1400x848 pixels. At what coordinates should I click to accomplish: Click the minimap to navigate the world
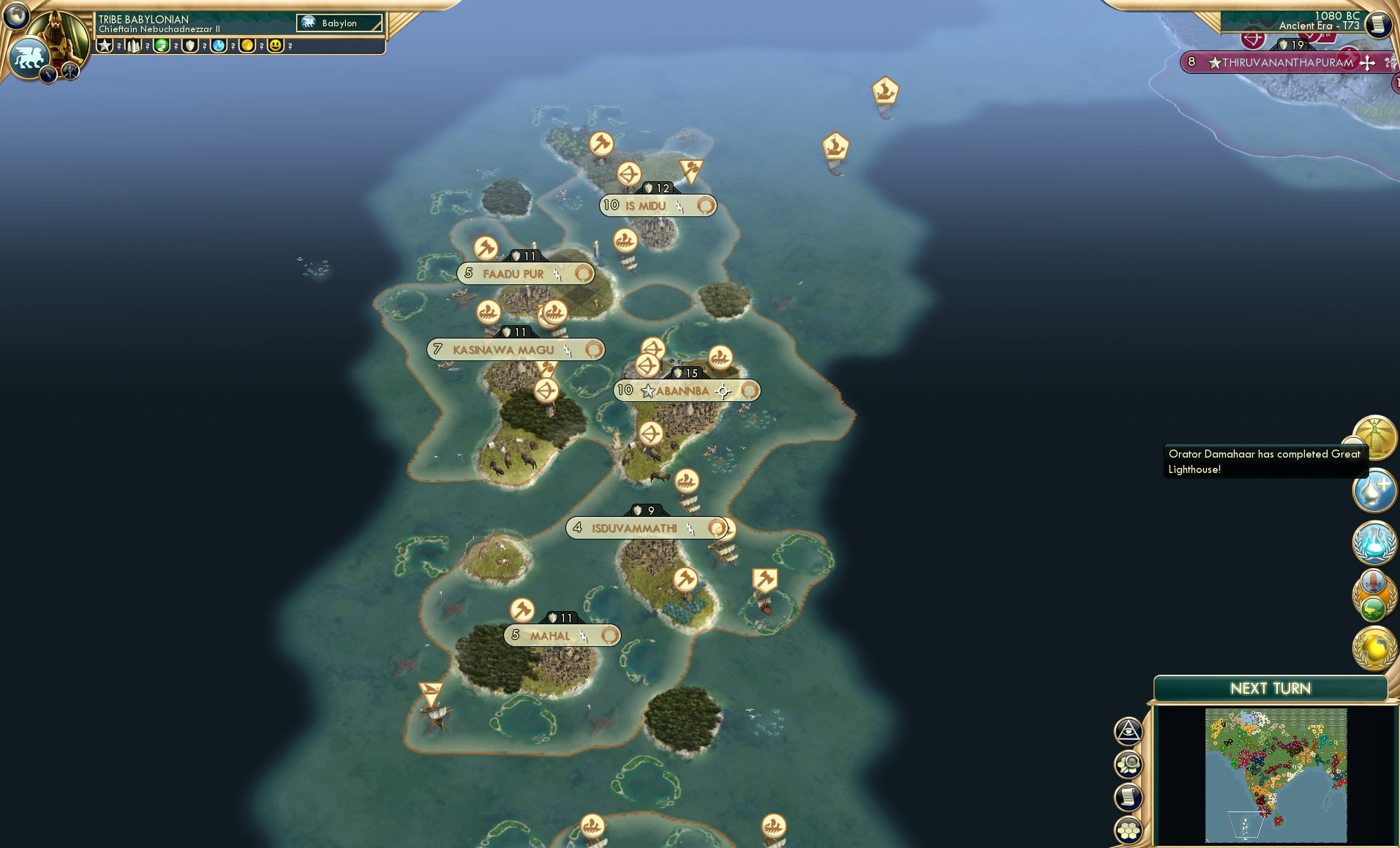tap(1276, 775)
